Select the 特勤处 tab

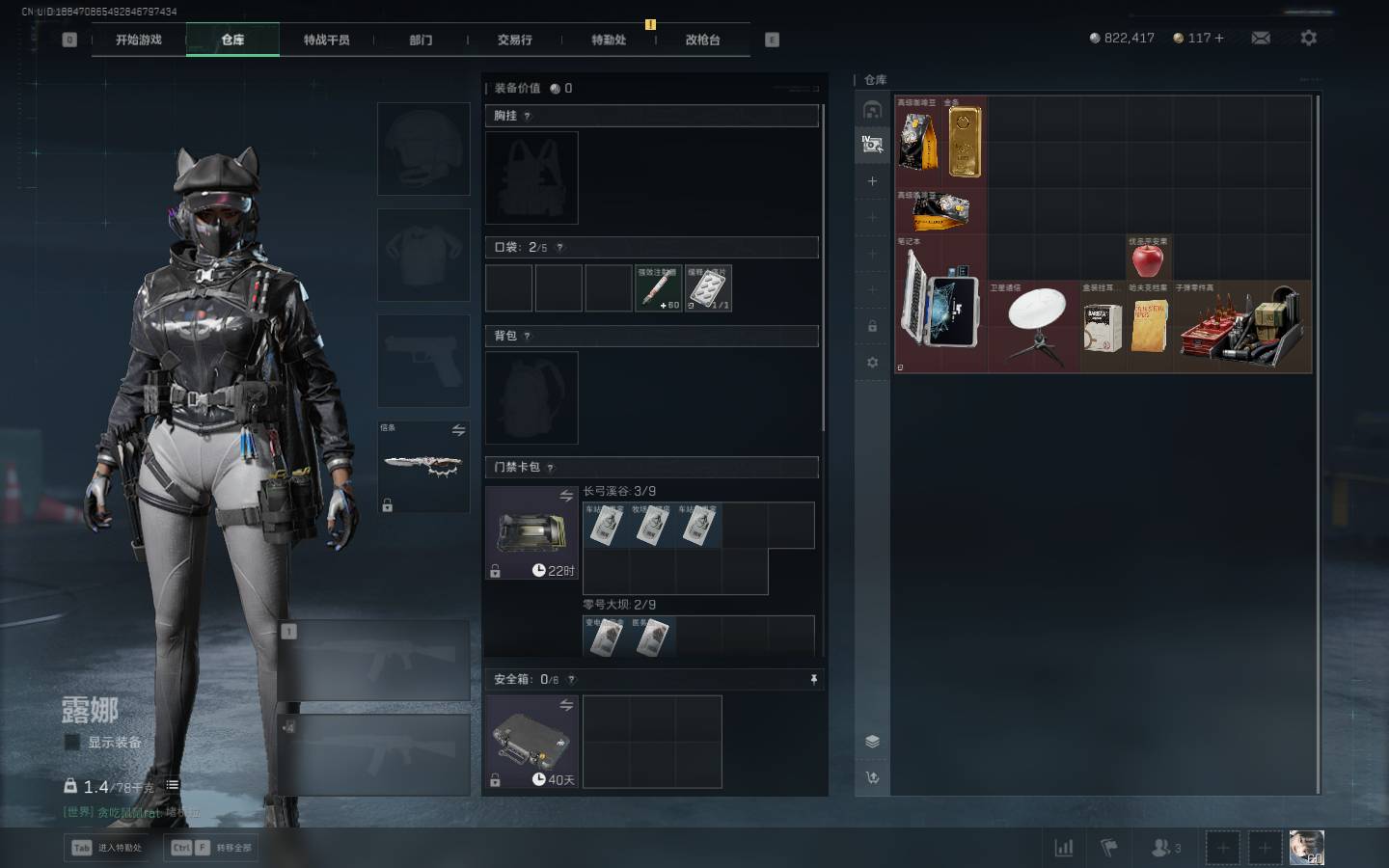pos(609,40)
